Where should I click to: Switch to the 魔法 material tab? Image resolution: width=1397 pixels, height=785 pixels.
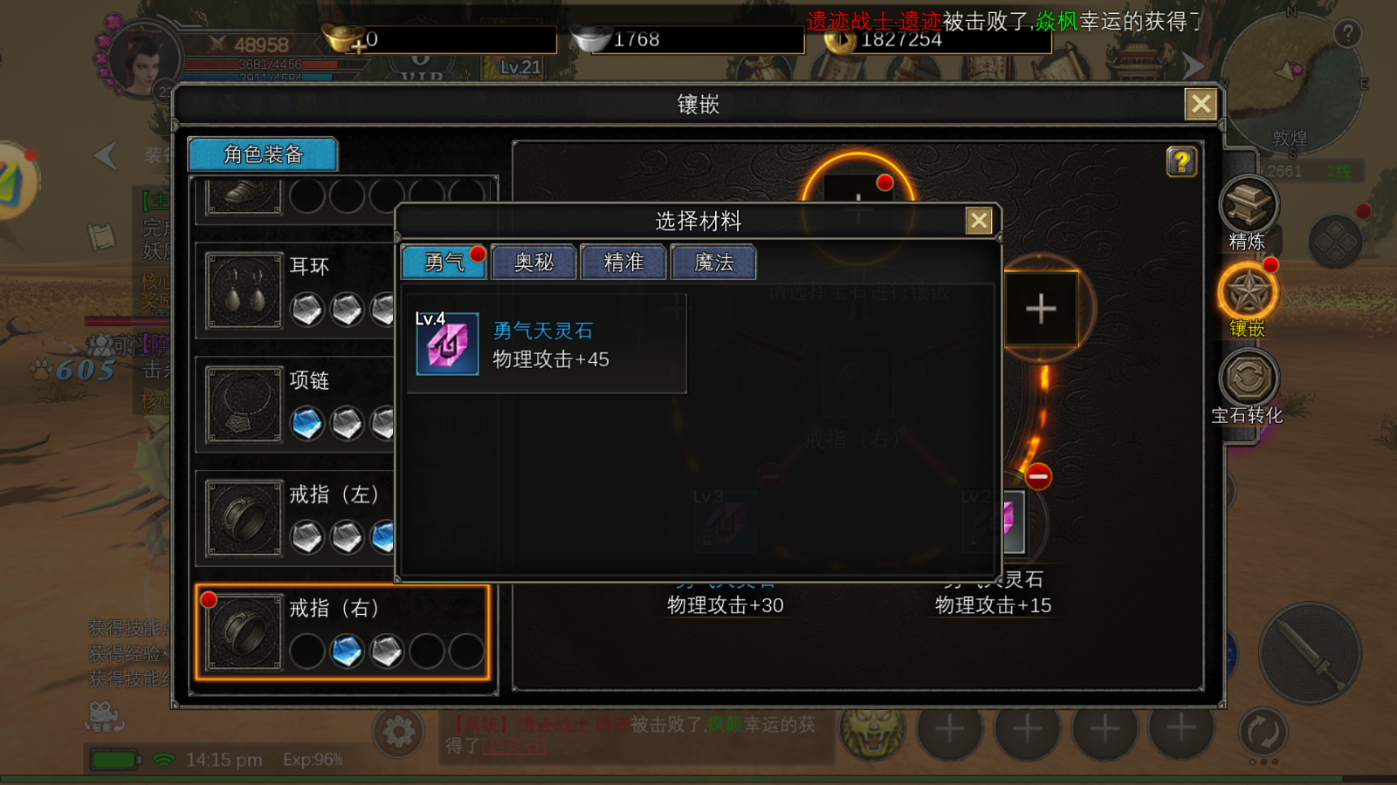tap(713, 262)
